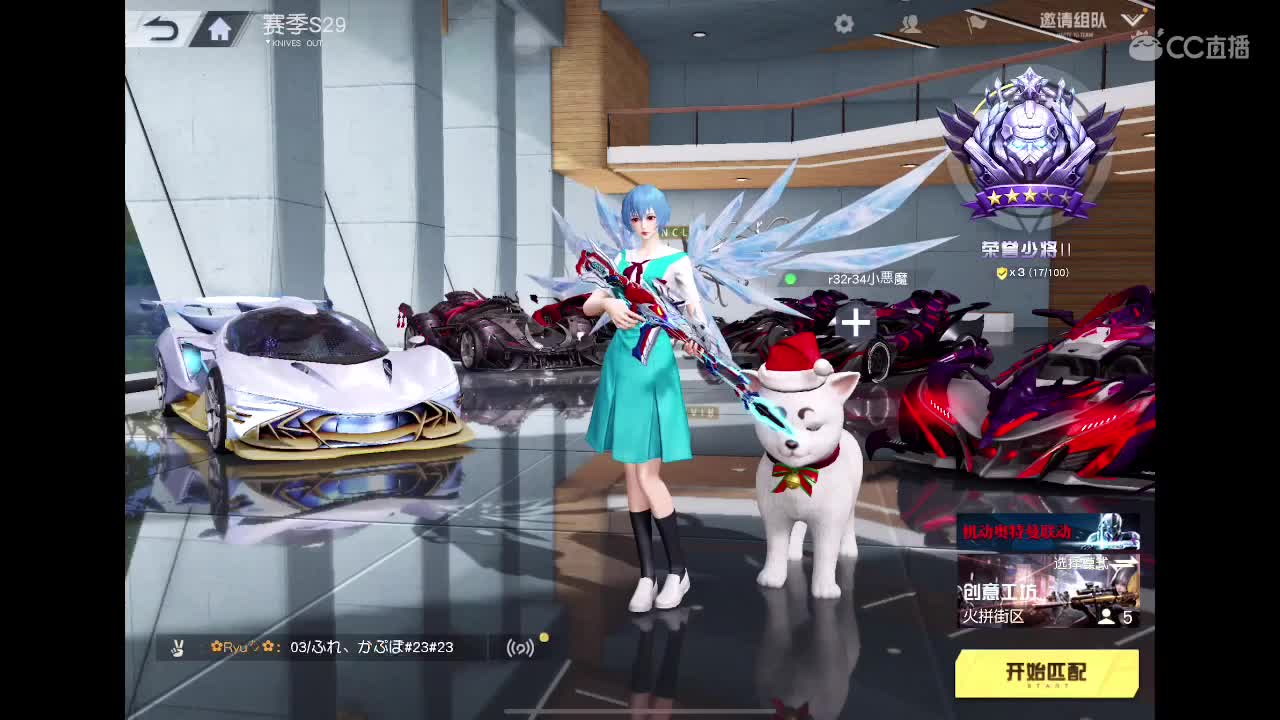Toggle the voice chat microphone indicator
The image size is (1280, 720).
tap(521, 648)
